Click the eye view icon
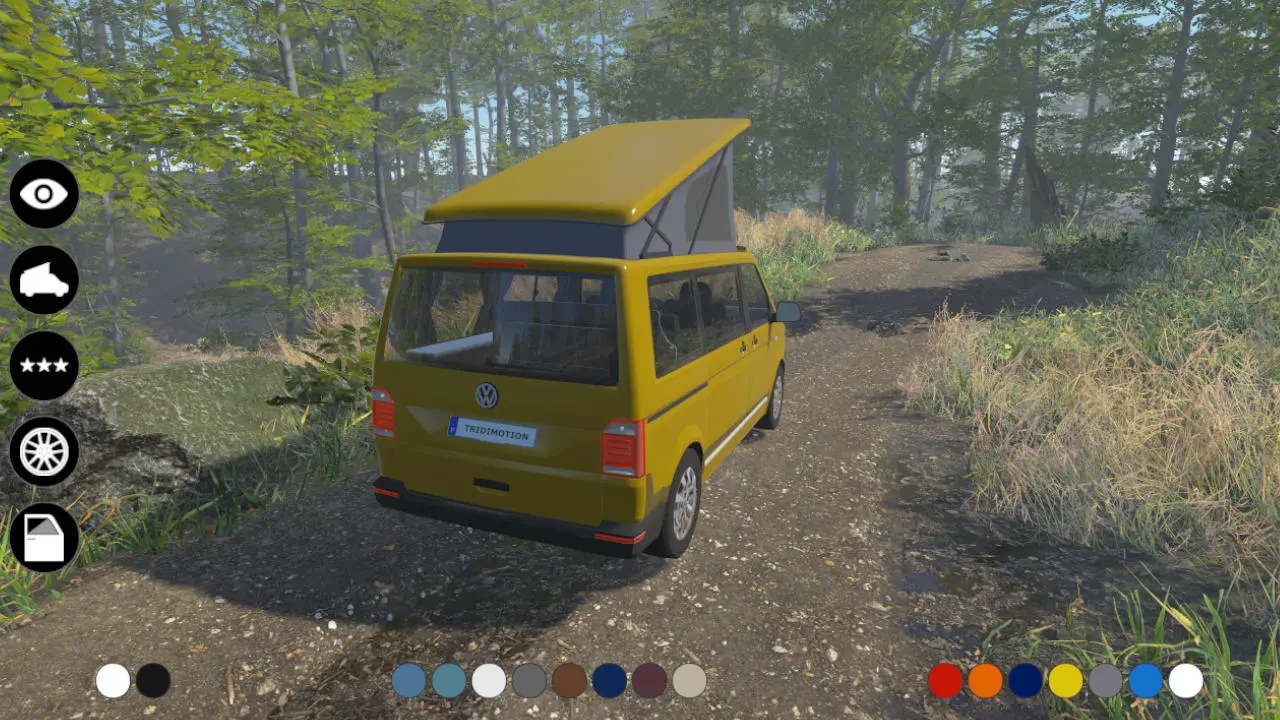Screen dimensions: 1280x720 44,194
